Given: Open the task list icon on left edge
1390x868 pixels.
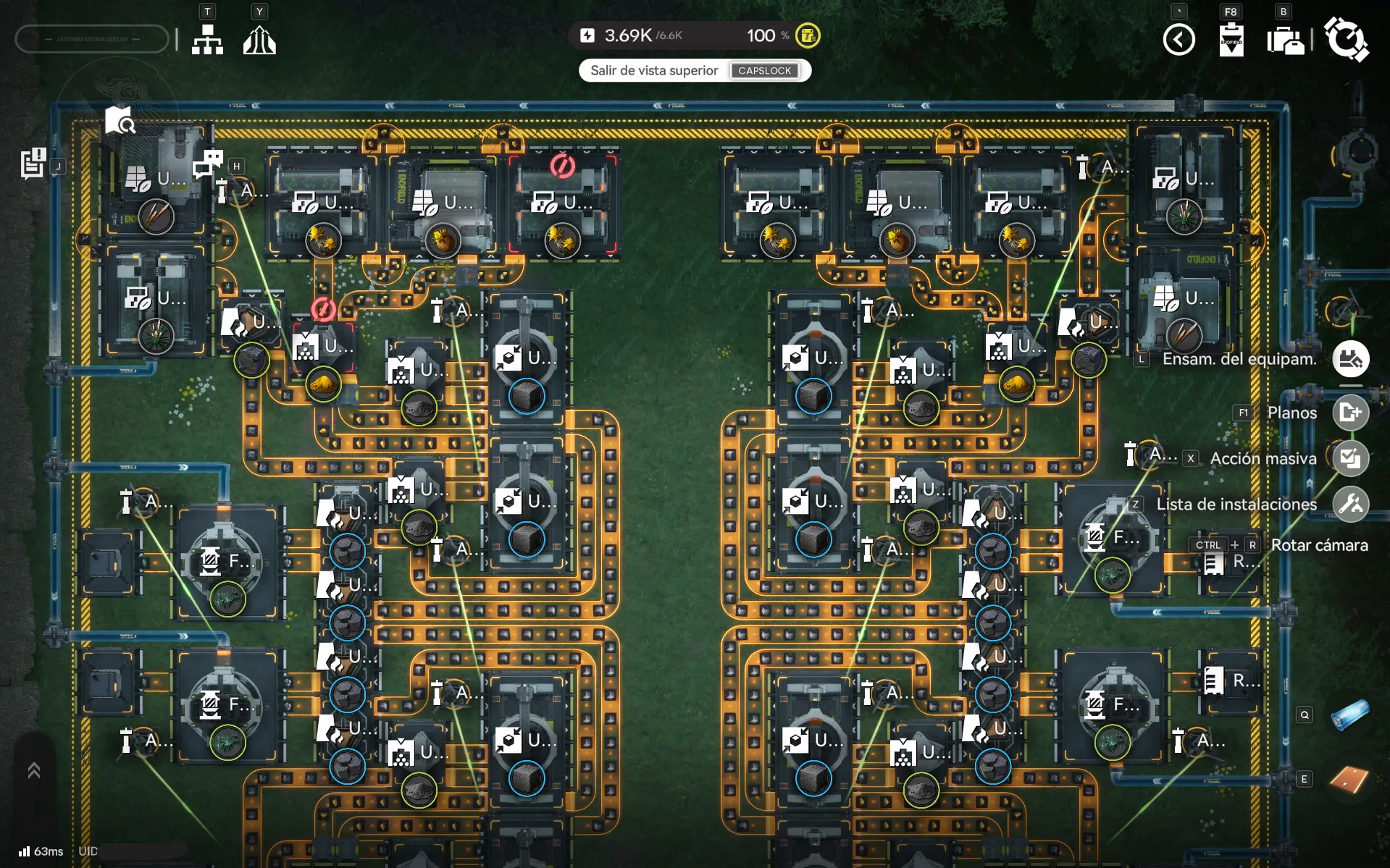Looking at the screenshot, I should tap(33, 163).
